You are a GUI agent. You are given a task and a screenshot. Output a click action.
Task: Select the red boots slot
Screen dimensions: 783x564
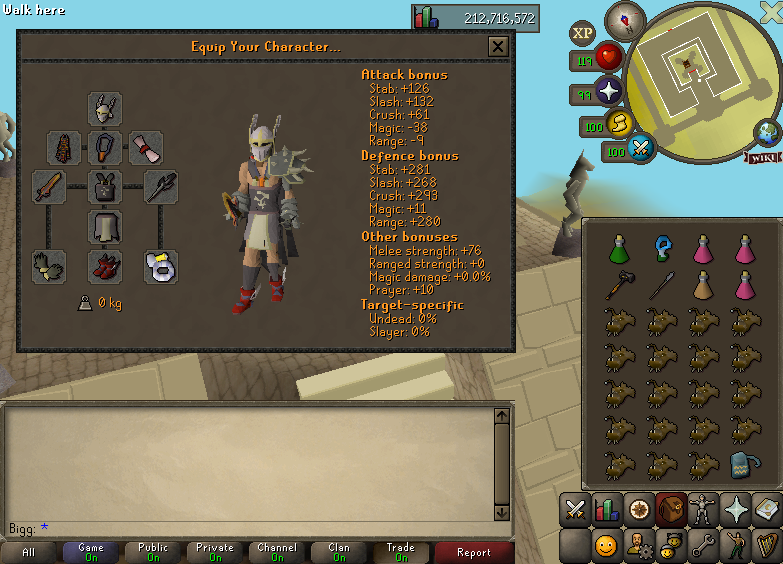point(105,266)
